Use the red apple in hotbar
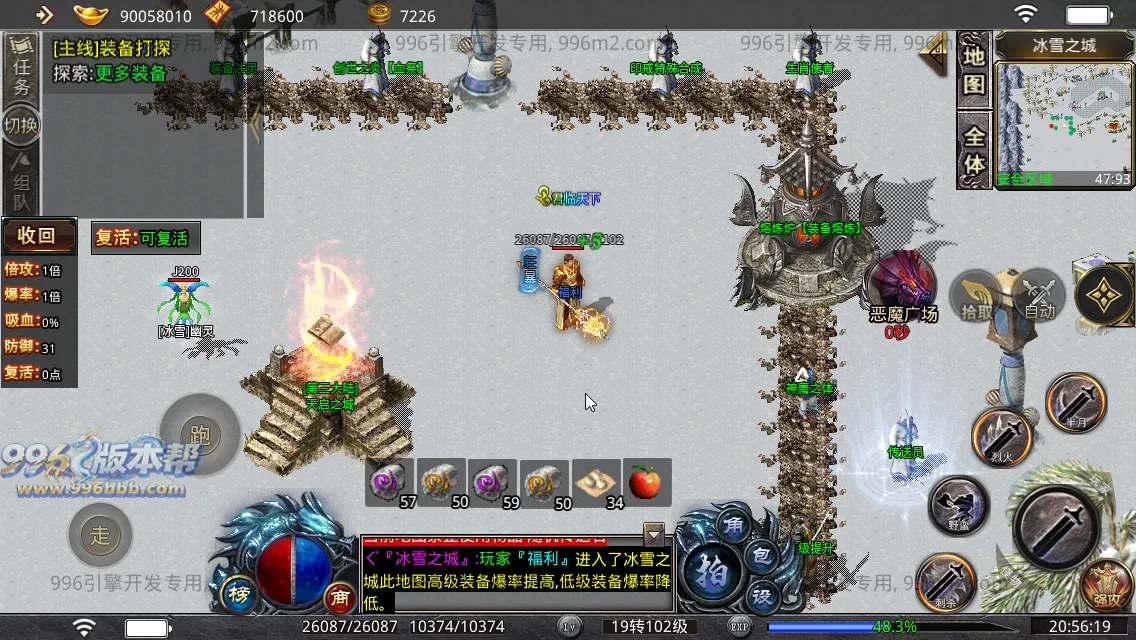 pyautogui.click(x=647, y=482)
